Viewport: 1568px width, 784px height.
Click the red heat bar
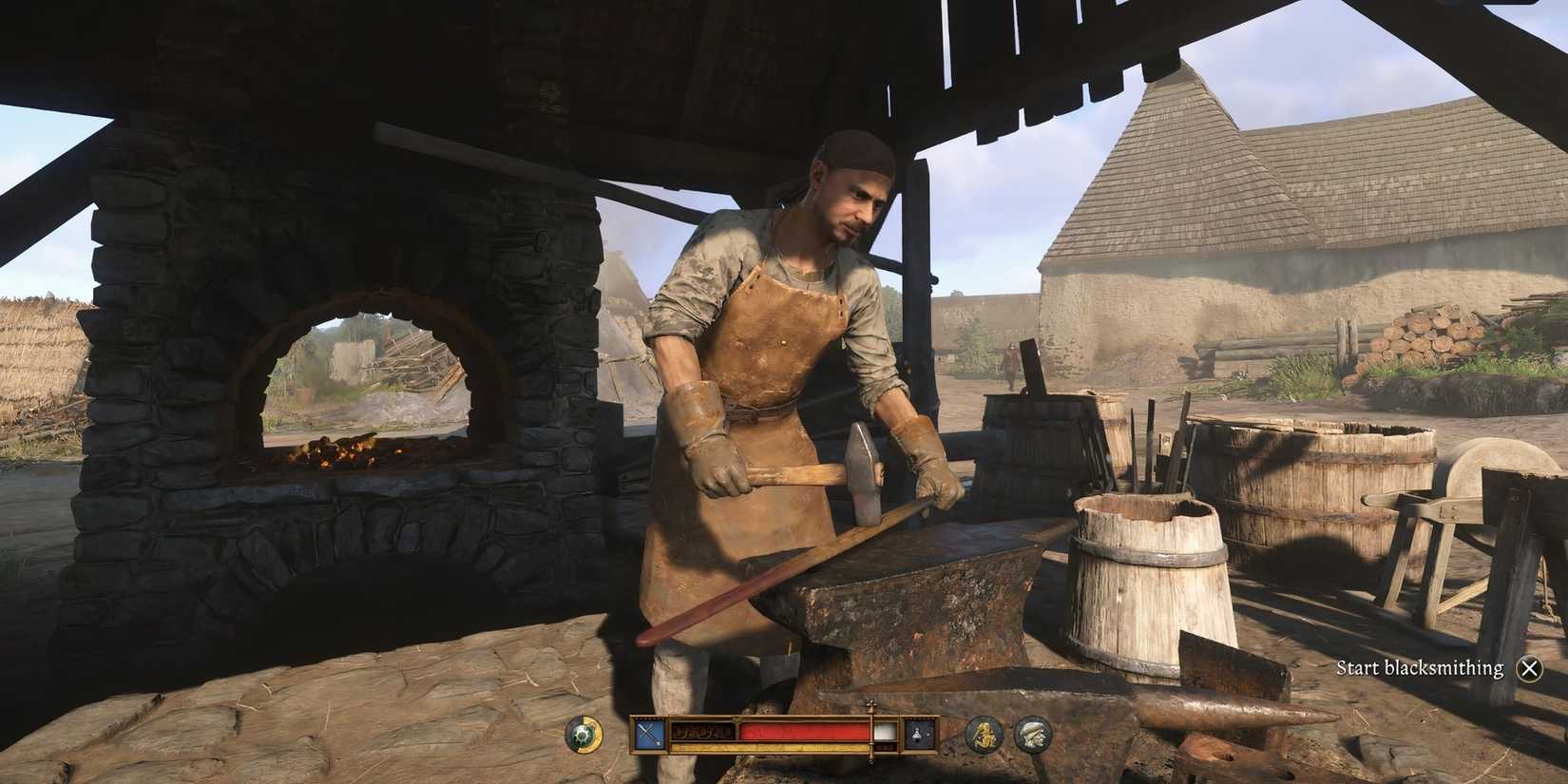(803, 732)
